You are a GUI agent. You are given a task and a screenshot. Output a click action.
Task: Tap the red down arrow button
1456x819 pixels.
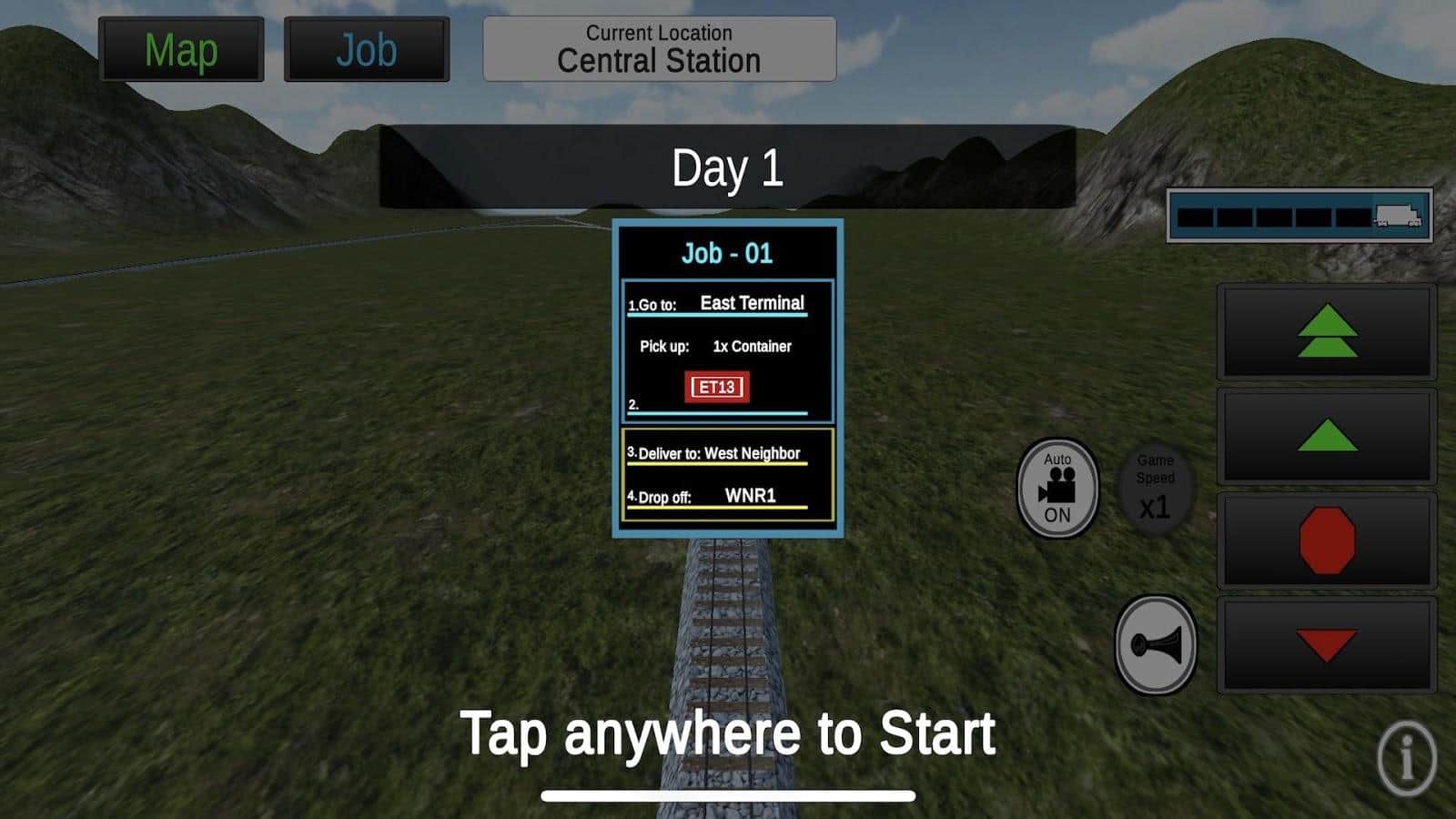[x=1327, y=644]
